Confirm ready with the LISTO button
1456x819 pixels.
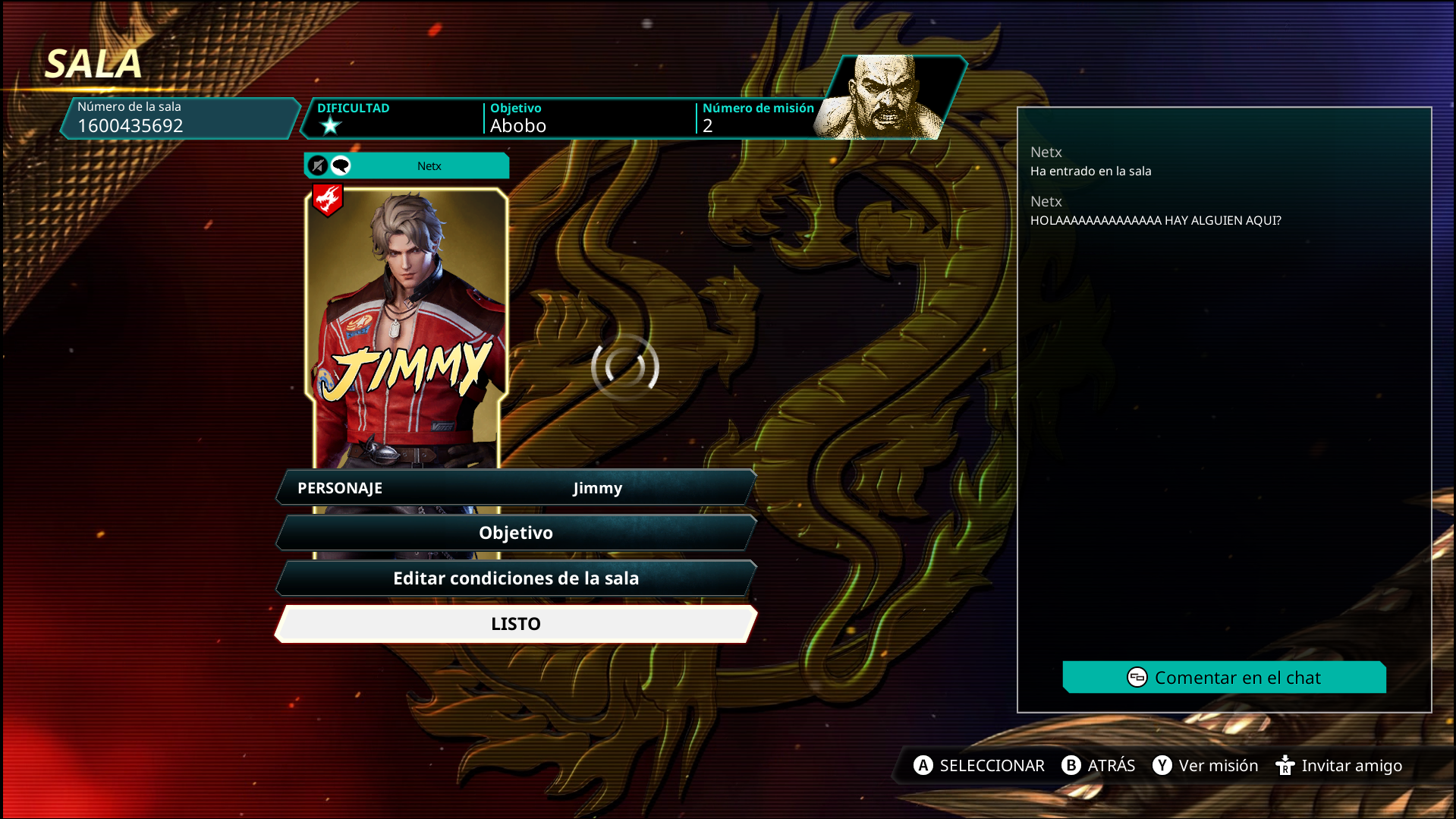point(516,624)
